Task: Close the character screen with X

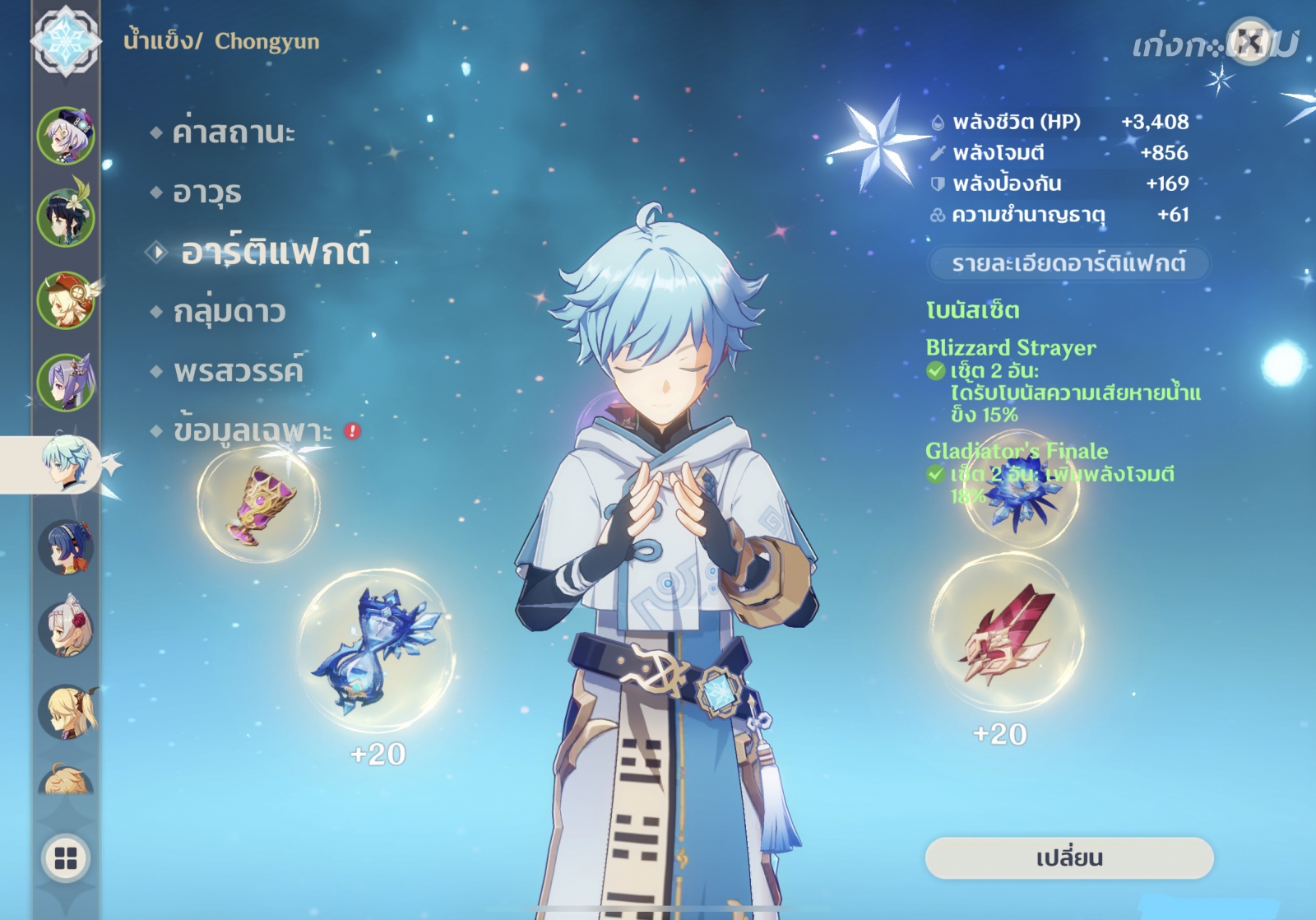Action: point(1249,40)
